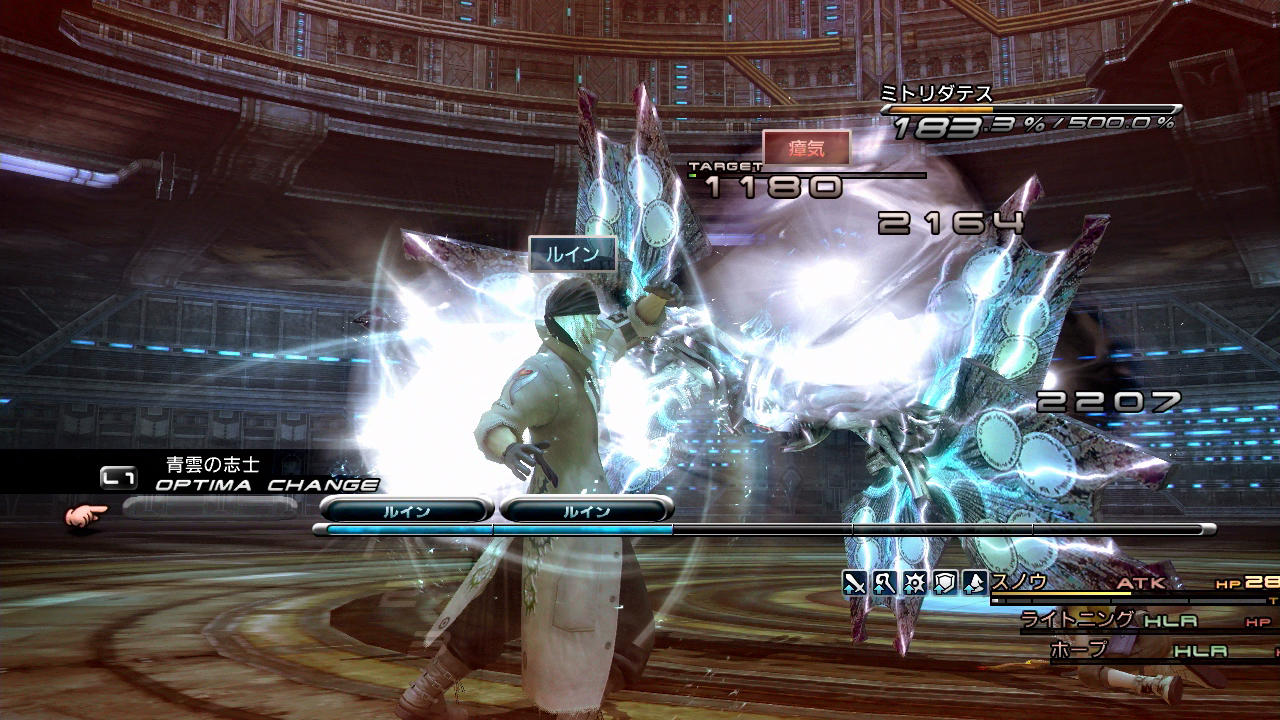This screenshot has width=1280, height=720.
Task: Select the highlighted empty command slot
Action: tap(210, 508)
